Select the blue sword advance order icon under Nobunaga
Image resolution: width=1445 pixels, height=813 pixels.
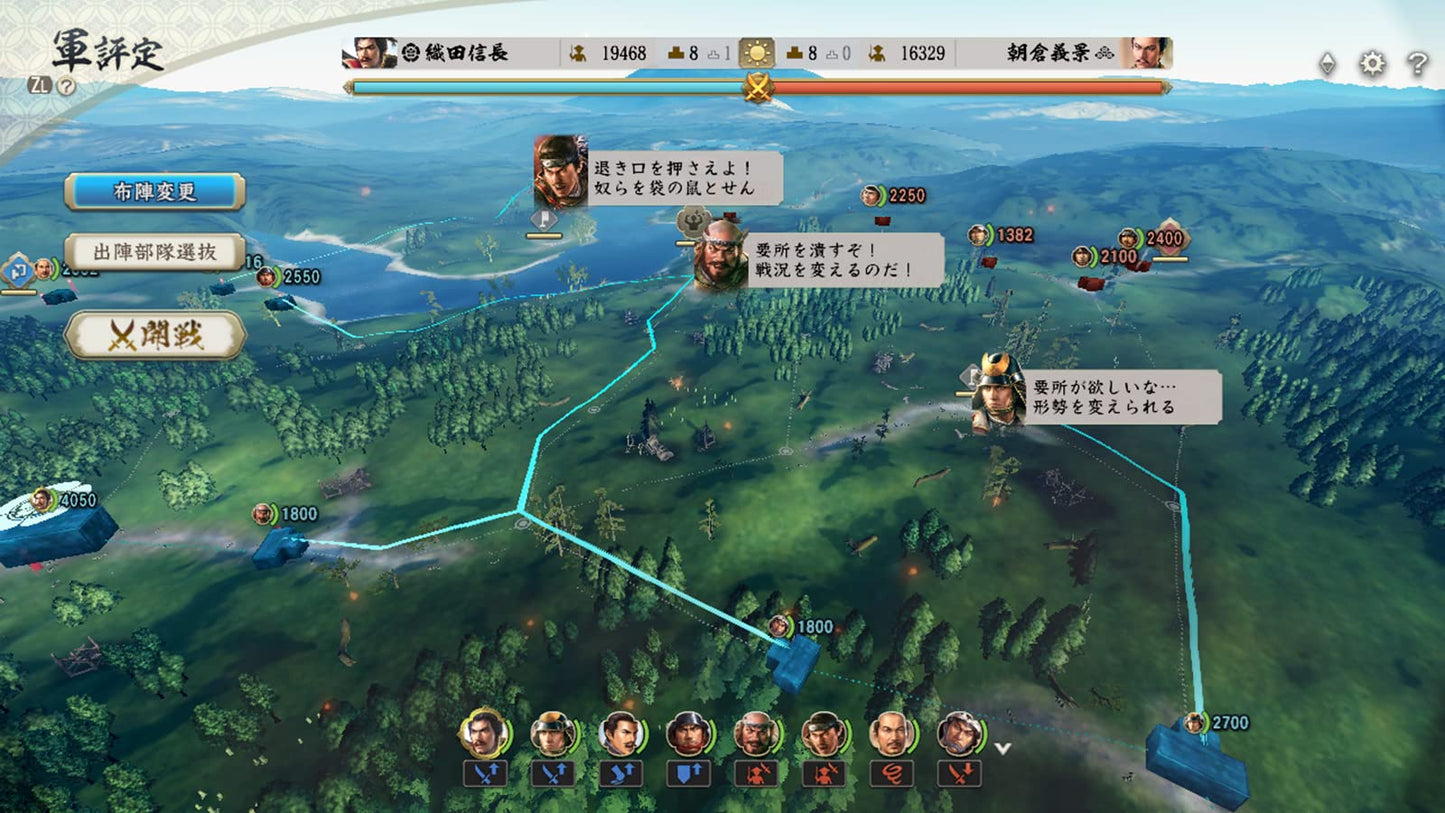[x=485, y=772]
